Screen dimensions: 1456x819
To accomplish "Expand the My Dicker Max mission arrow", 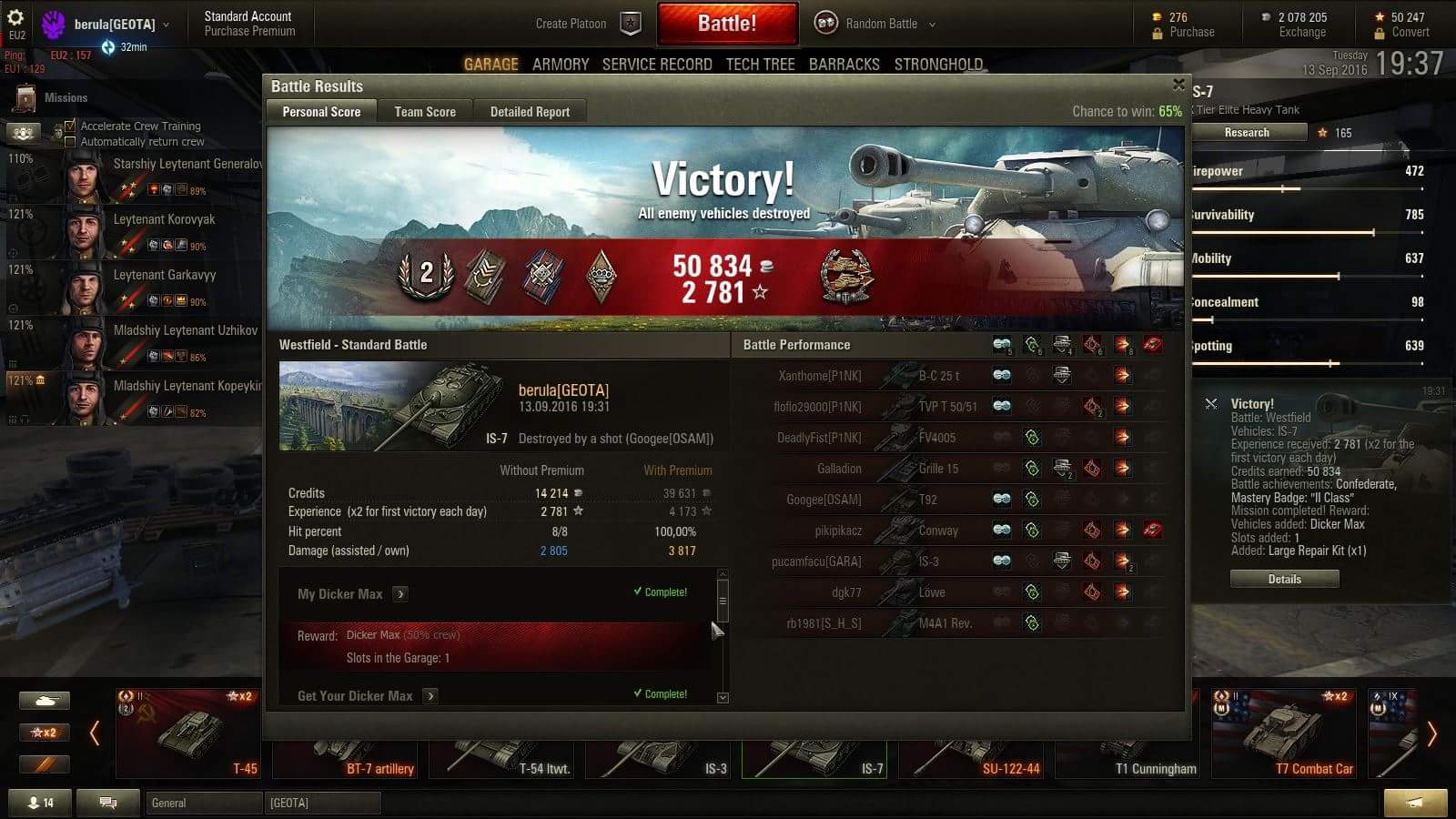I will point(400,594).
